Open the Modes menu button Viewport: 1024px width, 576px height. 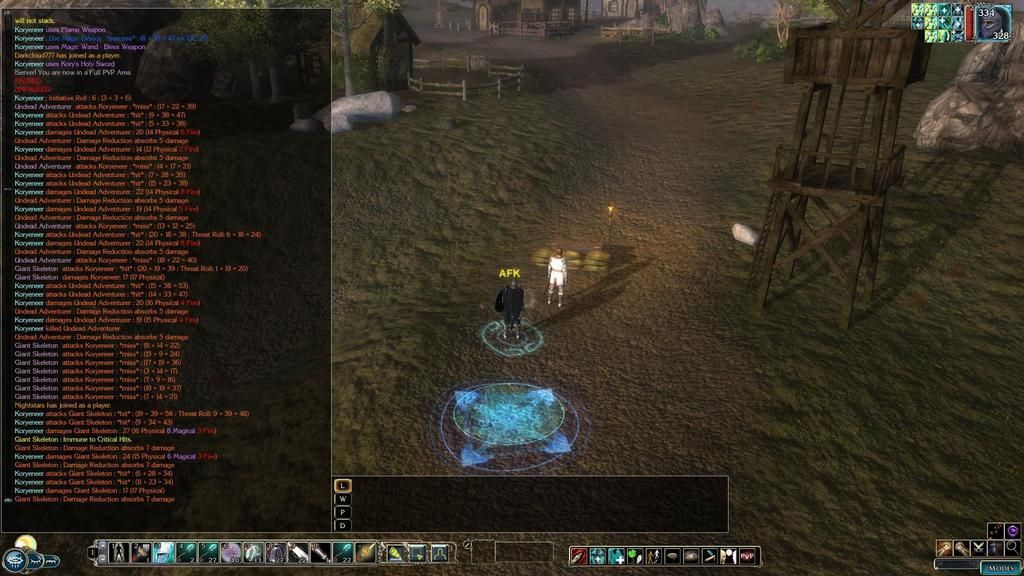[x=999, y=567]
